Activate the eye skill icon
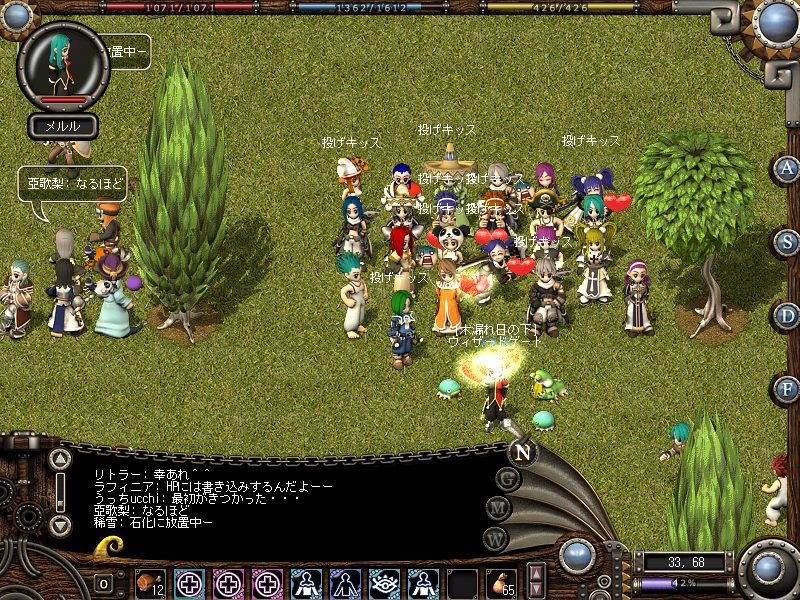The height and width of the screenshot is (600, 800). (384, 582)
